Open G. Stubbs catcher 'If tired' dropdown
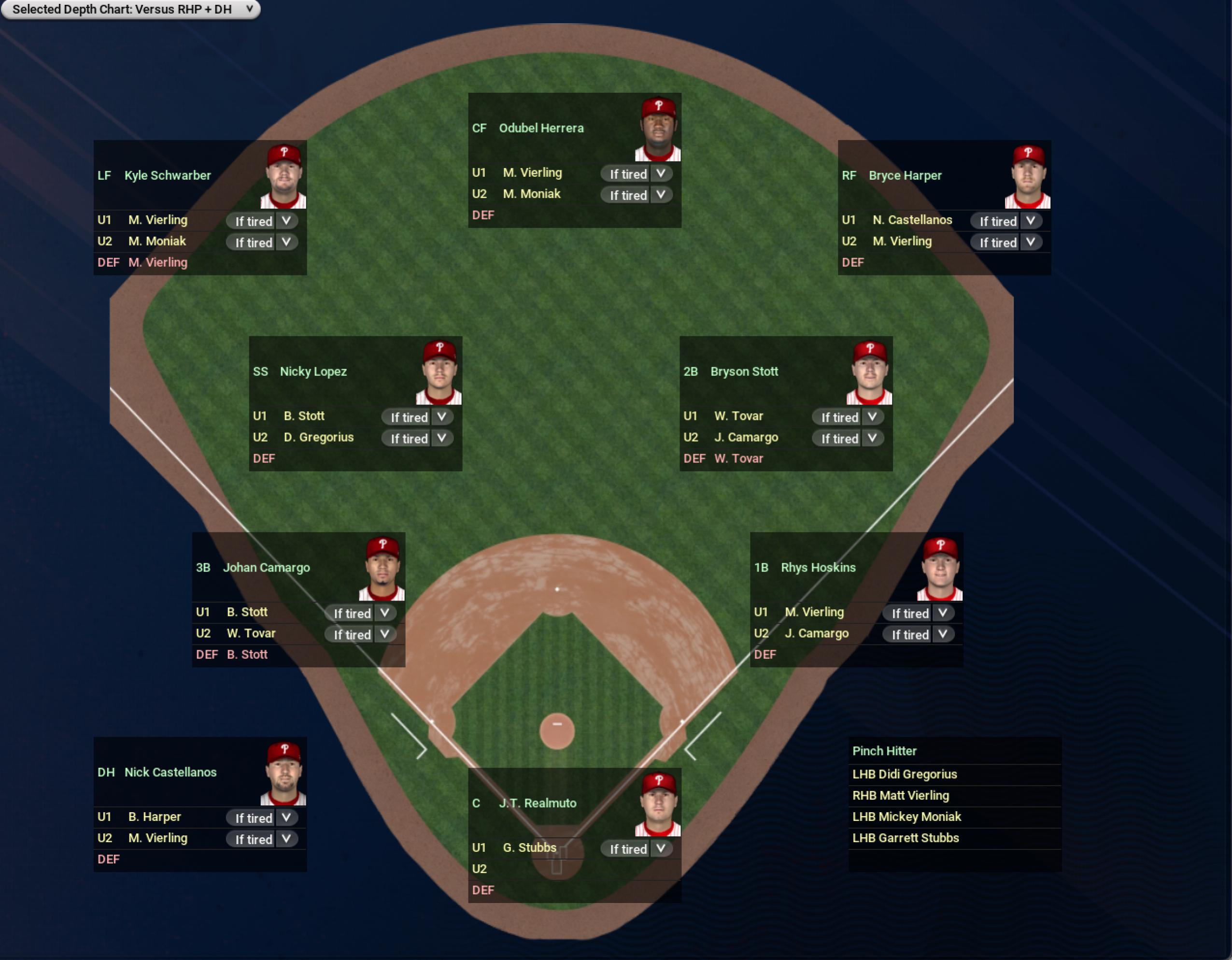Viewport: 1232px width, 960px height. tap(637, 849)
